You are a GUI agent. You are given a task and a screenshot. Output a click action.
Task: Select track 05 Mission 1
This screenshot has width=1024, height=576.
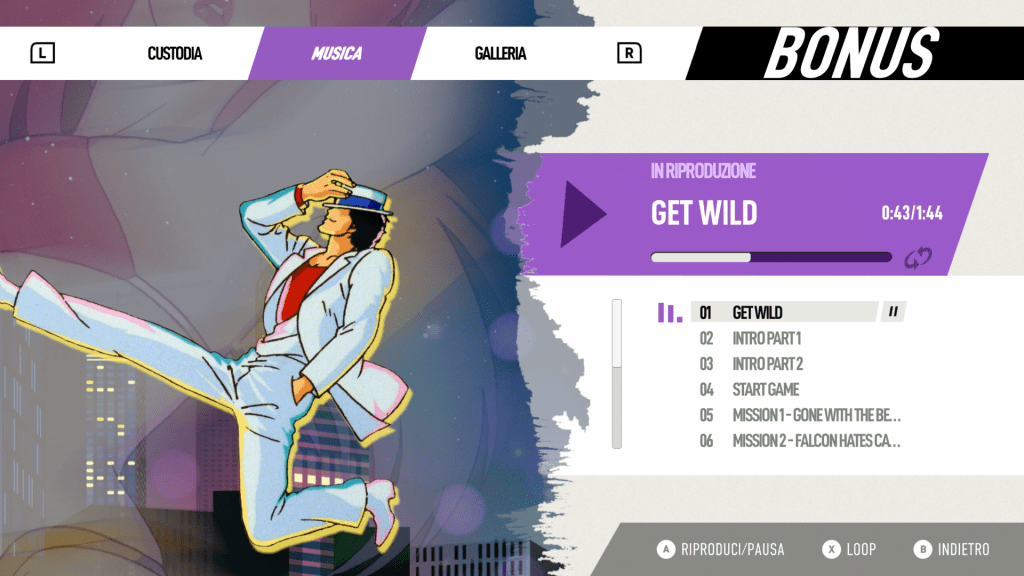click(815, 415)
